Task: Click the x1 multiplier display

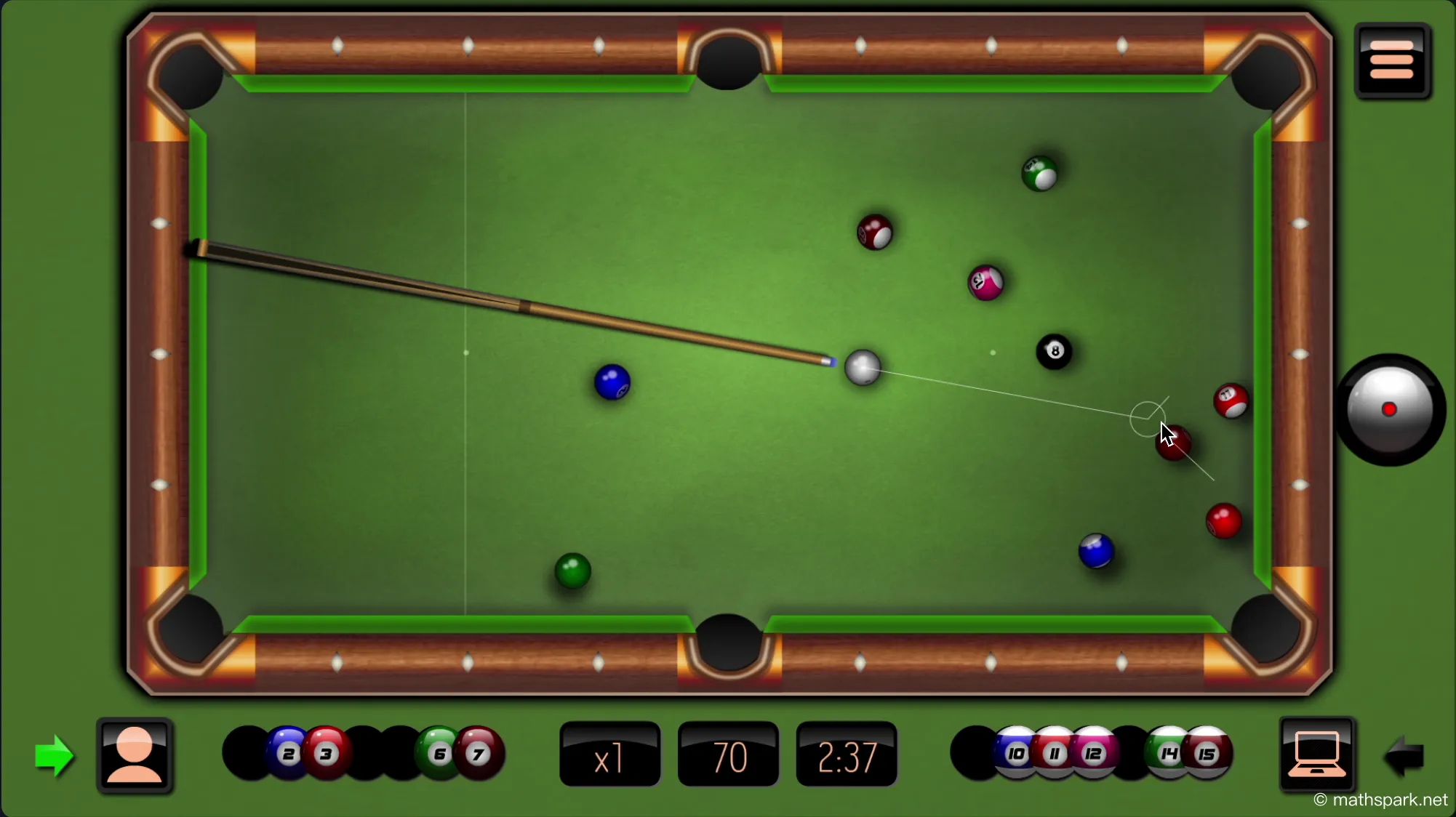Action: [609, 756]
